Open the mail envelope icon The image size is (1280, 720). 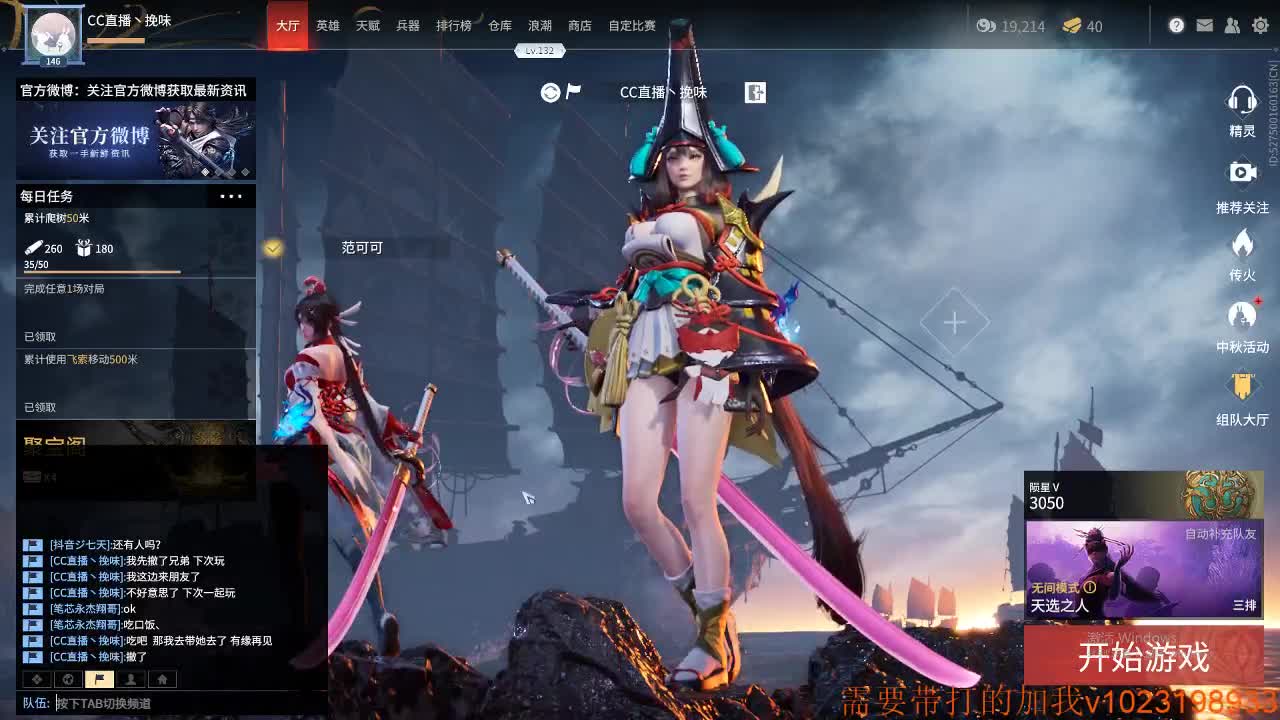tap(1205, 25)
